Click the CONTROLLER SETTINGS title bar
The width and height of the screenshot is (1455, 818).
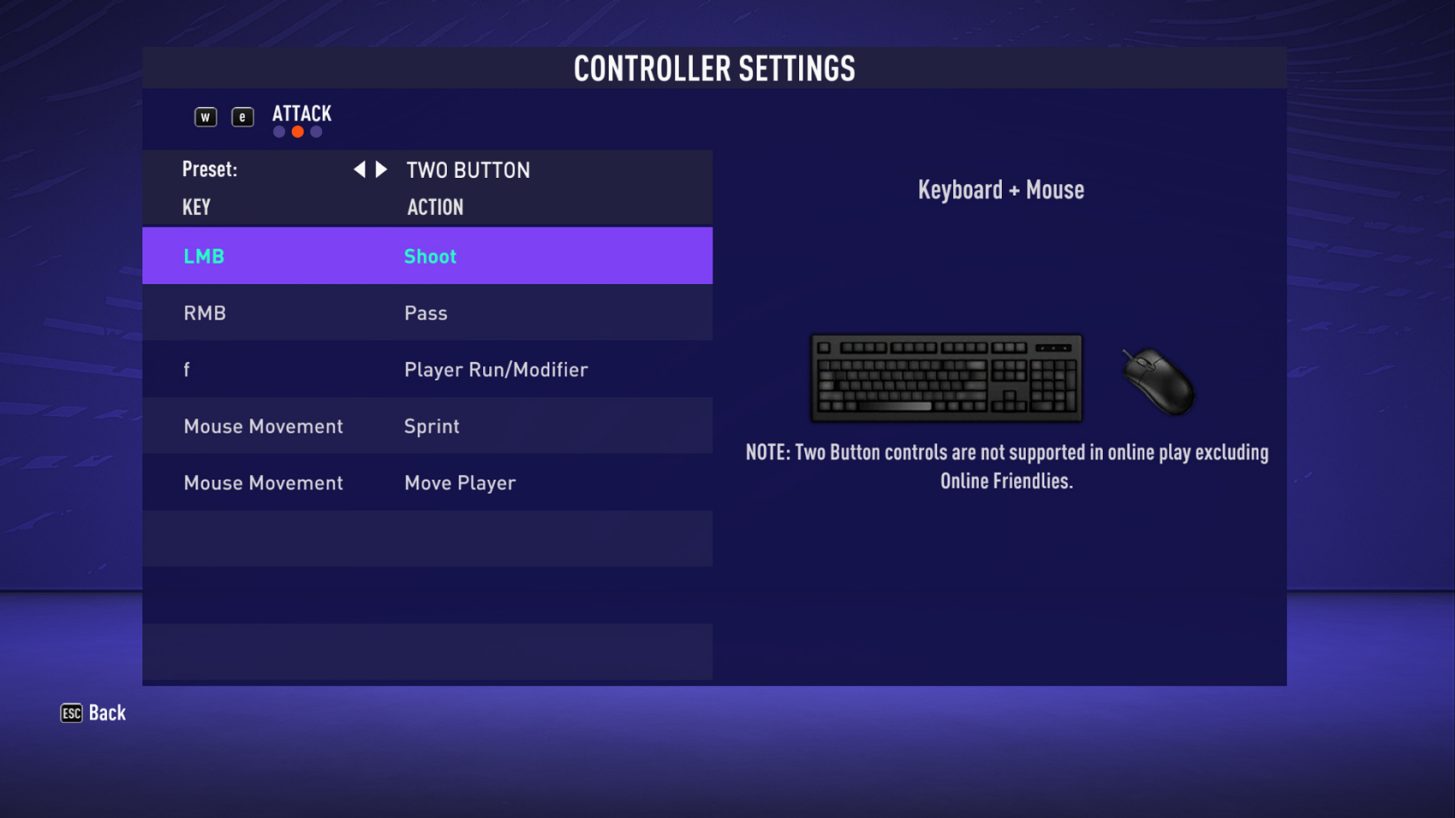pos(714,68)
